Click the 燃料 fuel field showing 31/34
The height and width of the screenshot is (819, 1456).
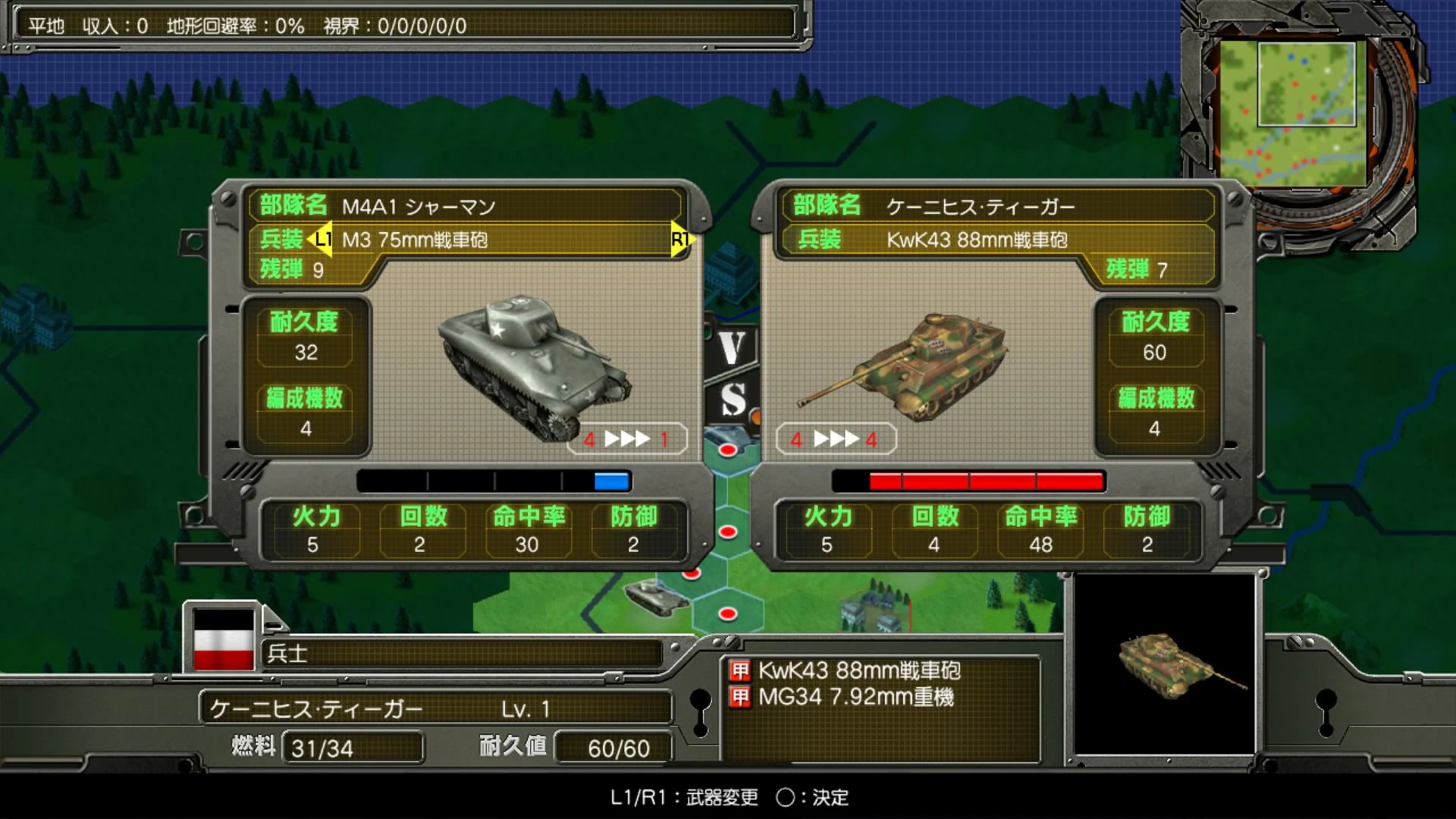(353, 748)
